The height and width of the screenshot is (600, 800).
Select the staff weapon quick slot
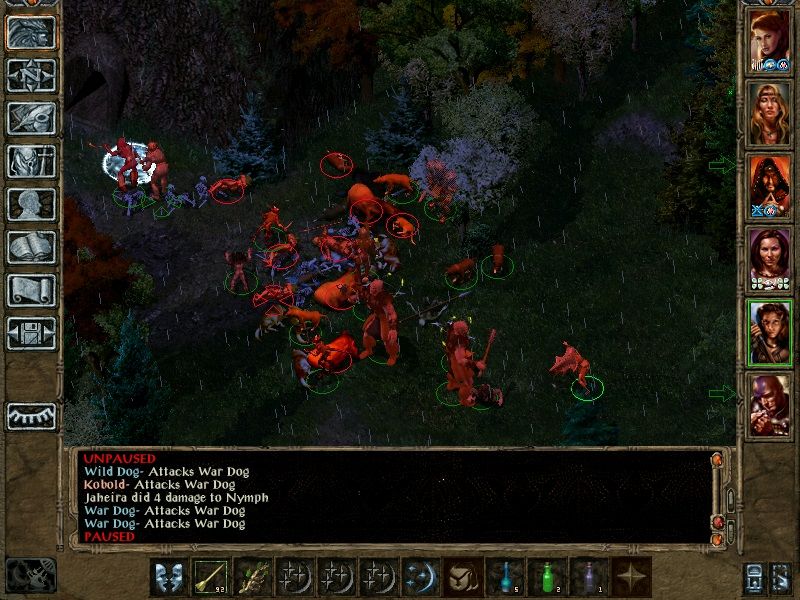211,577
